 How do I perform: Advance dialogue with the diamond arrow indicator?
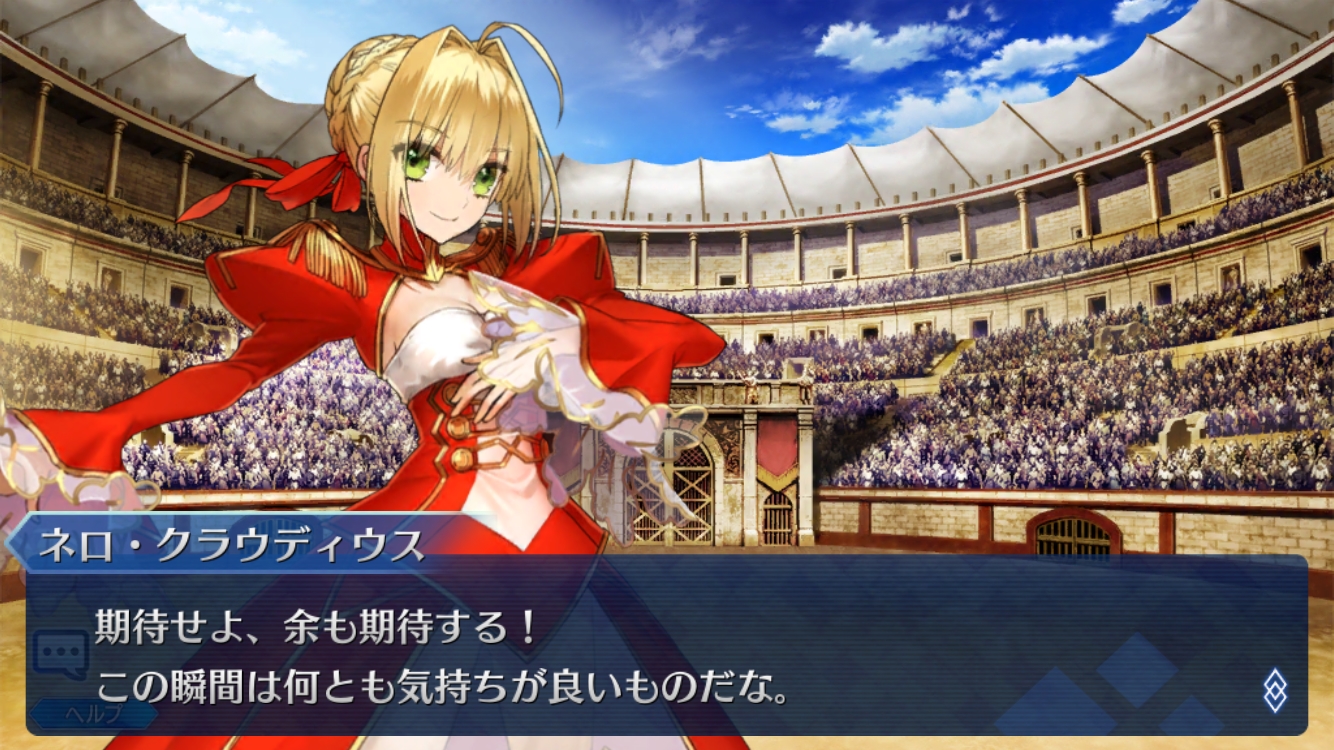point(1274,690)
